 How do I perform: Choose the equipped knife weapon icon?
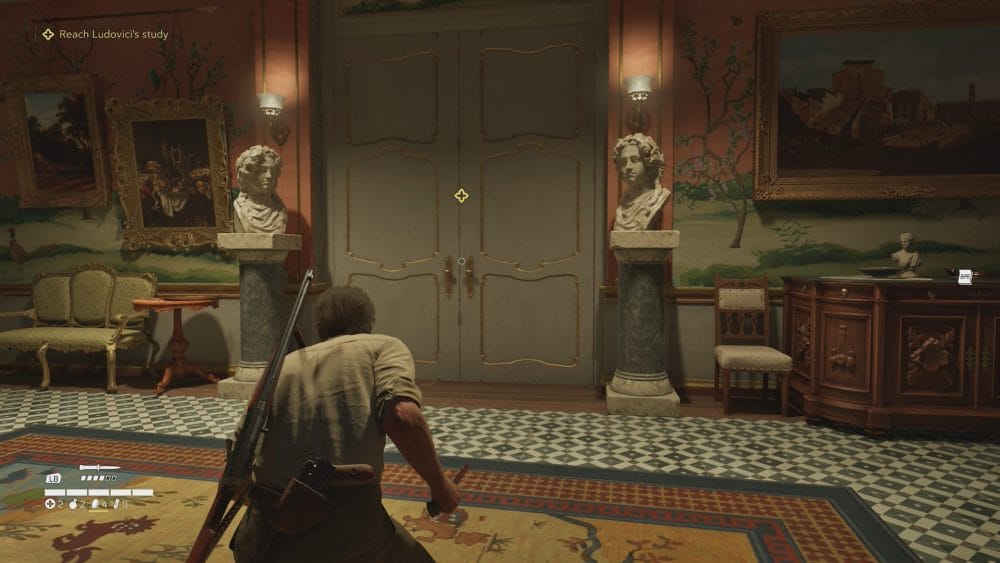coord(100,467)
